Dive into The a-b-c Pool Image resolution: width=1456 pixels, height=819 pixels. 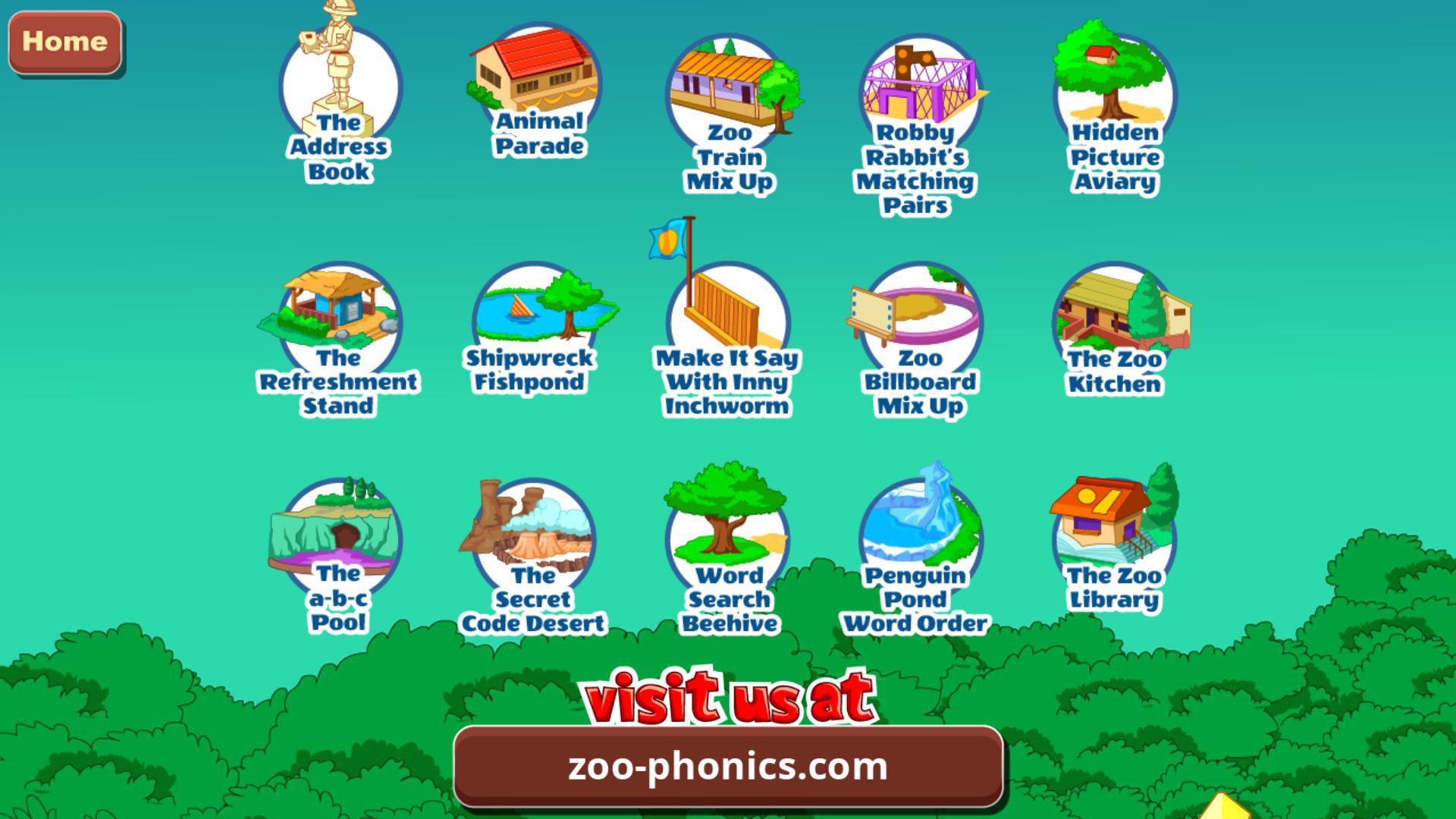pos(339,531)
